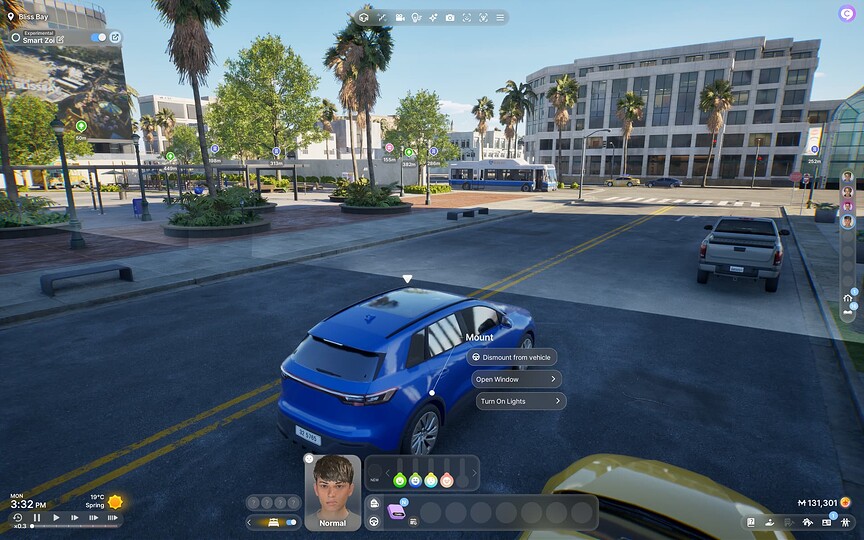Open the purple profile icon at top right
Screen dimensions: 864x540
(x=846, y=13)
